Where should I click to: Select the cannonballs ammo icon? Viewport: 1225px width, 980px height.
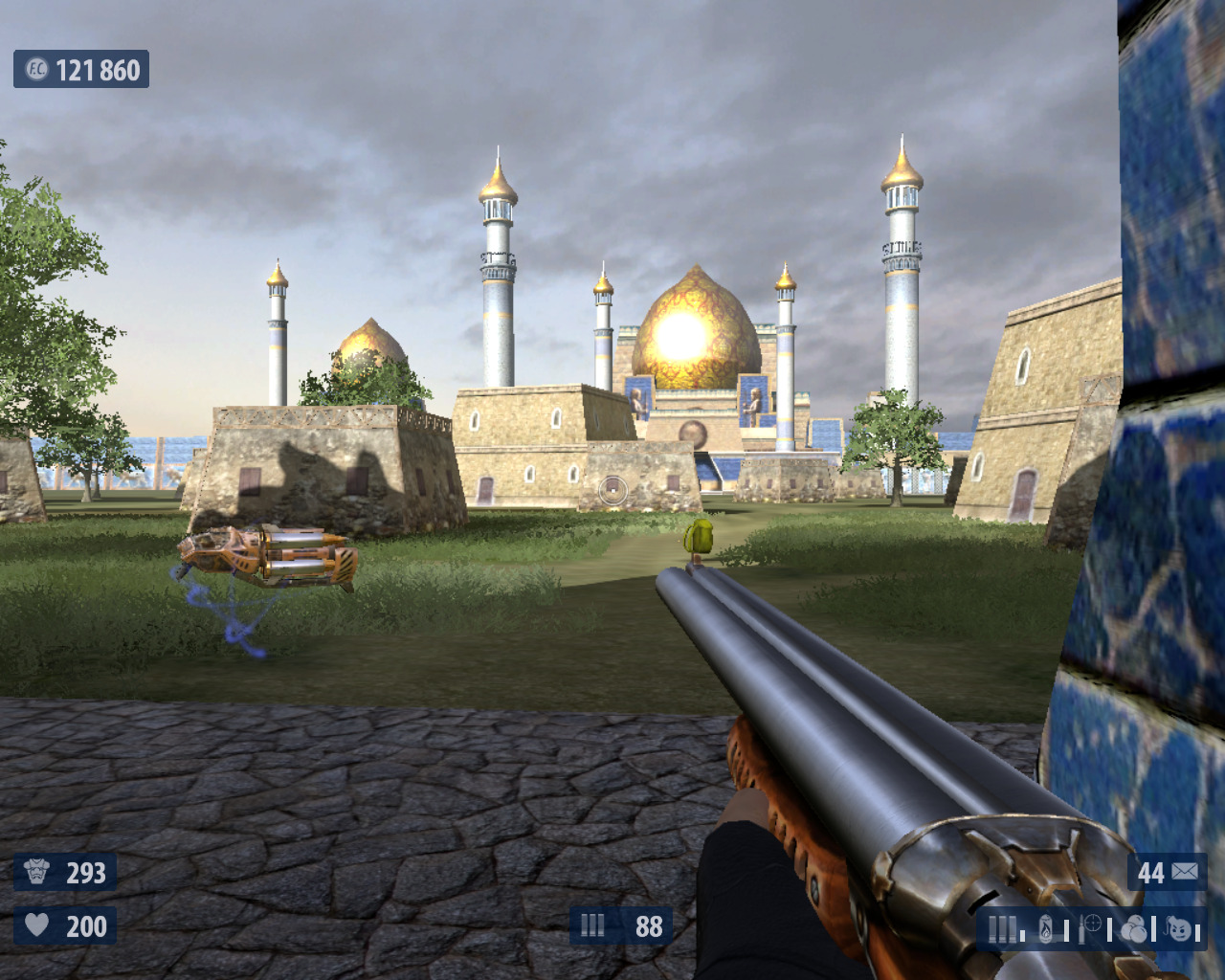click(x=1134, y=928)
